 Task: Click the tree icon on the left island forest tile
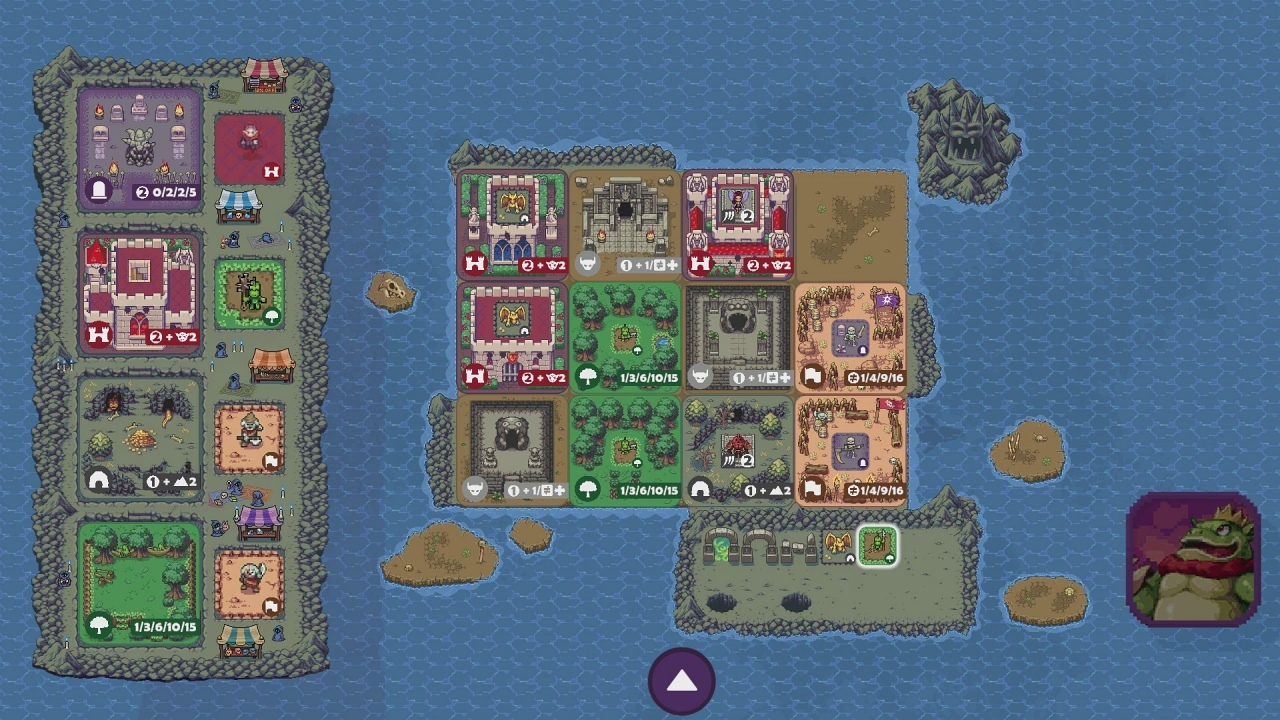(x=98, y=623)
